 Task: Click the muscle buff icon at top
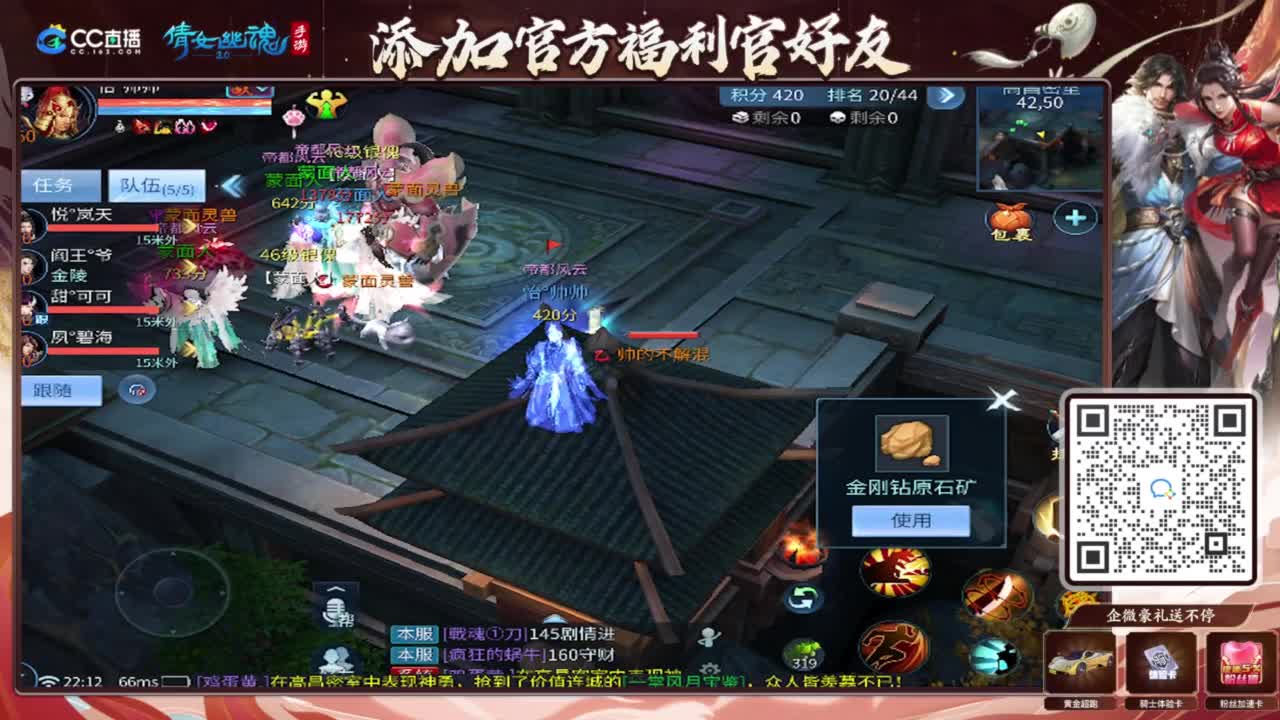326,105
